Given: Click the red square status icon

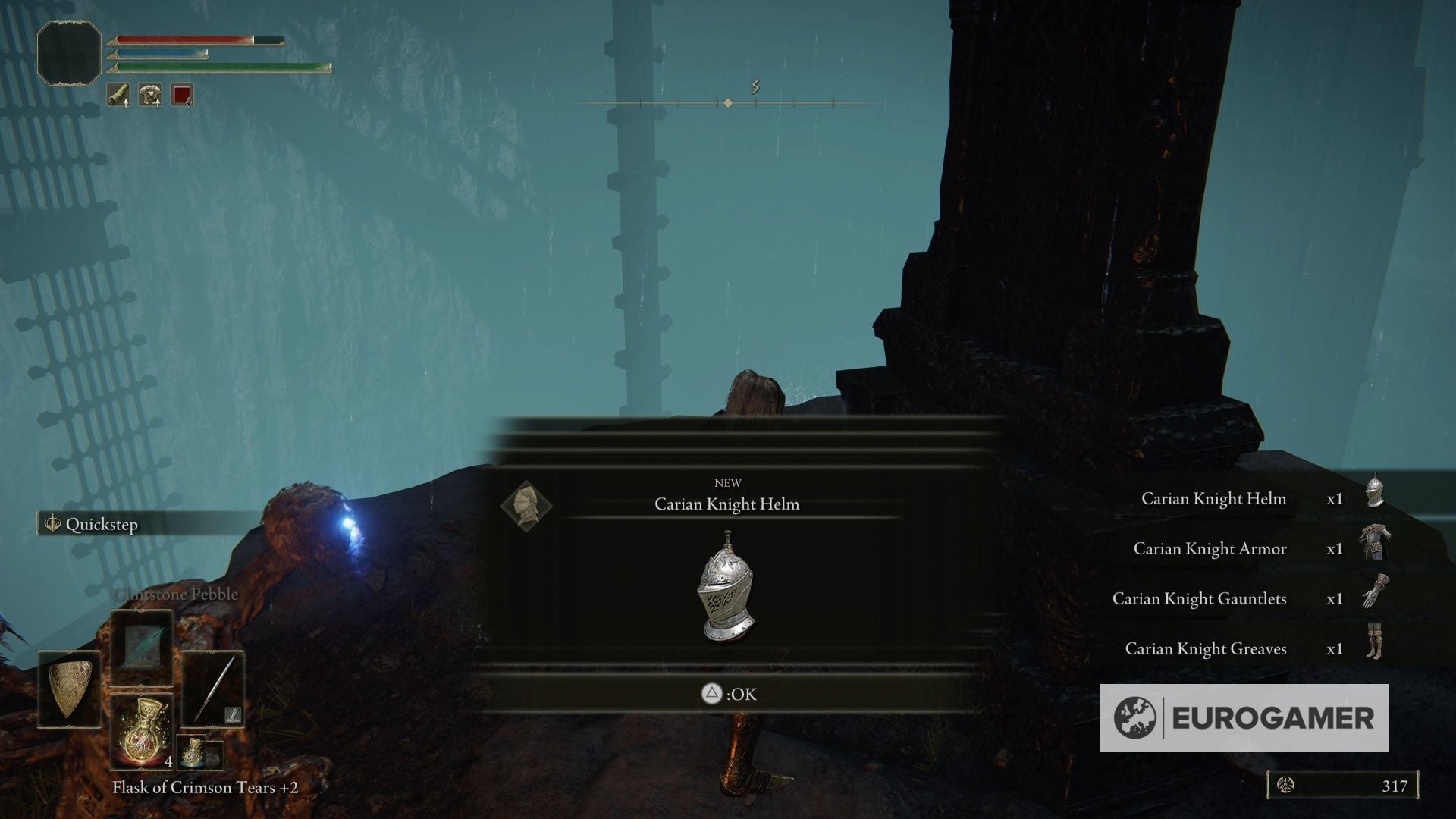Looking at the screenshot, I should [182, 96].
